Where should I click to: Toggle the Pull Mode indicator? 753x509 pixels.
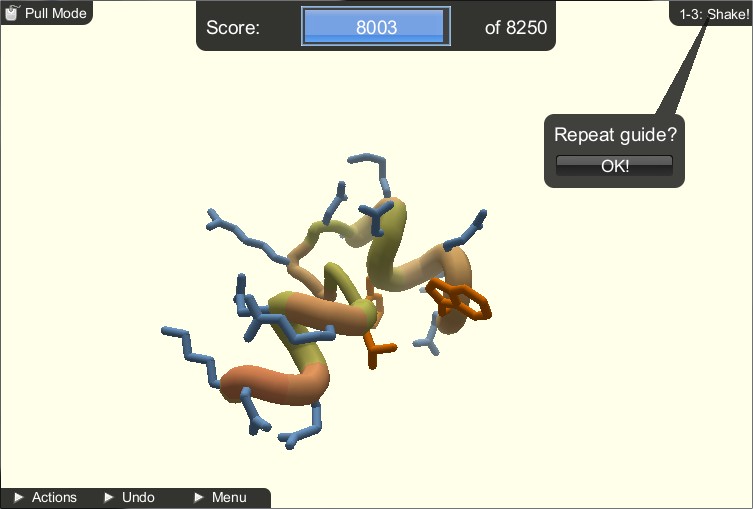click(x=47, y=13)
